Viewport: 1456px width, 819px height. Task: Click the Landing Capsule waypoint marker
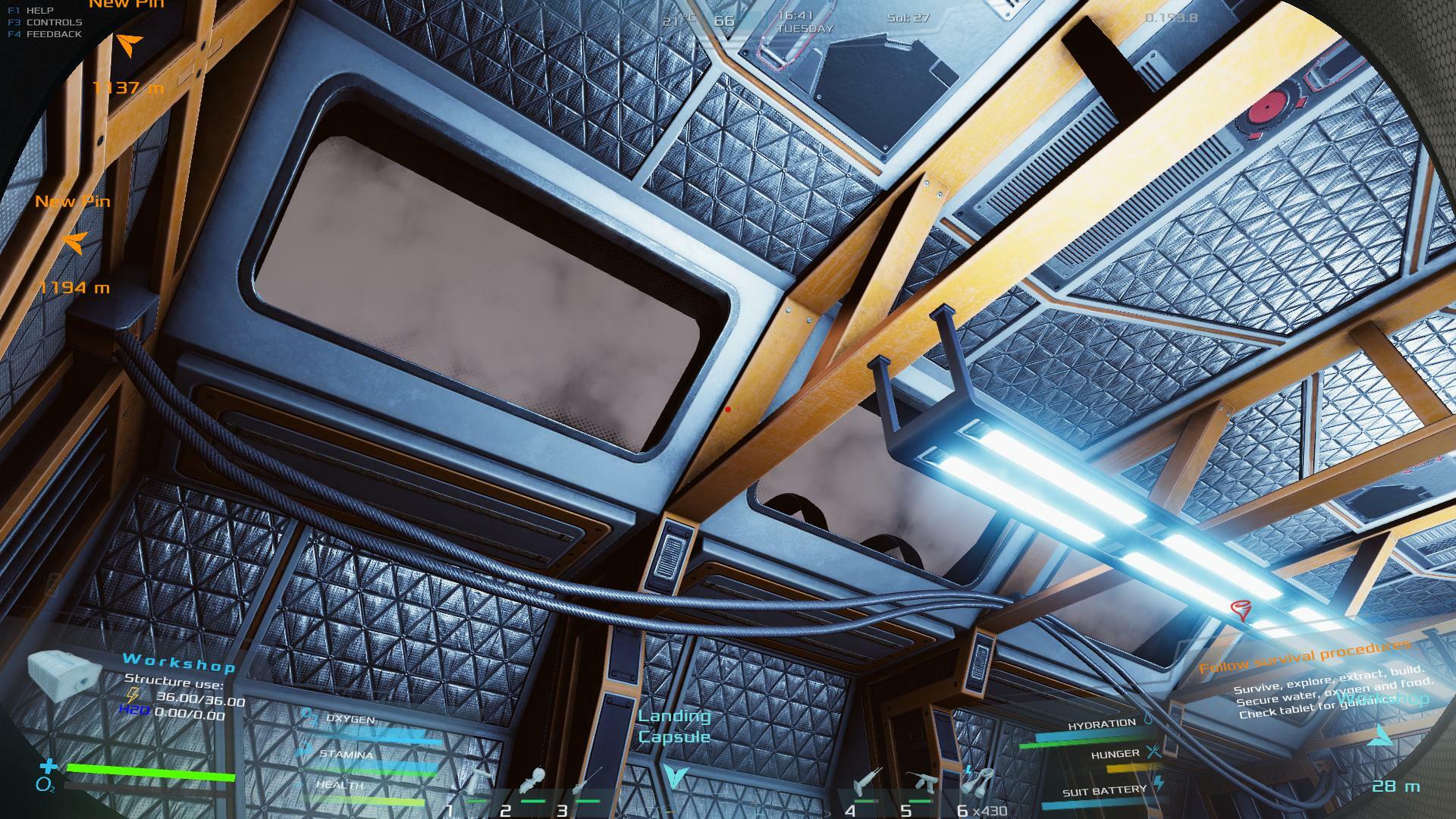[673, 775]
